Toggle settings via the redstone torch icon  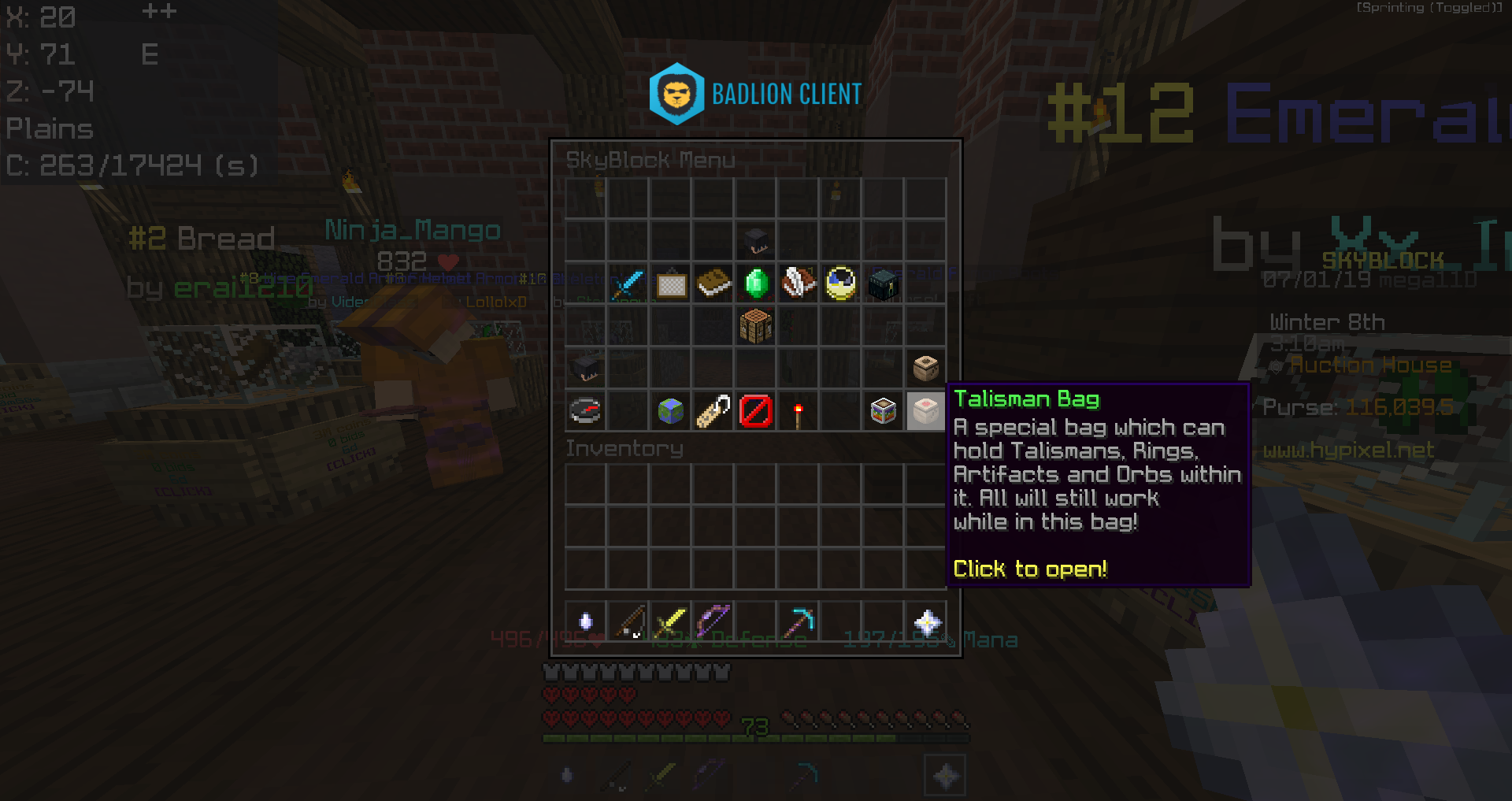799,410
